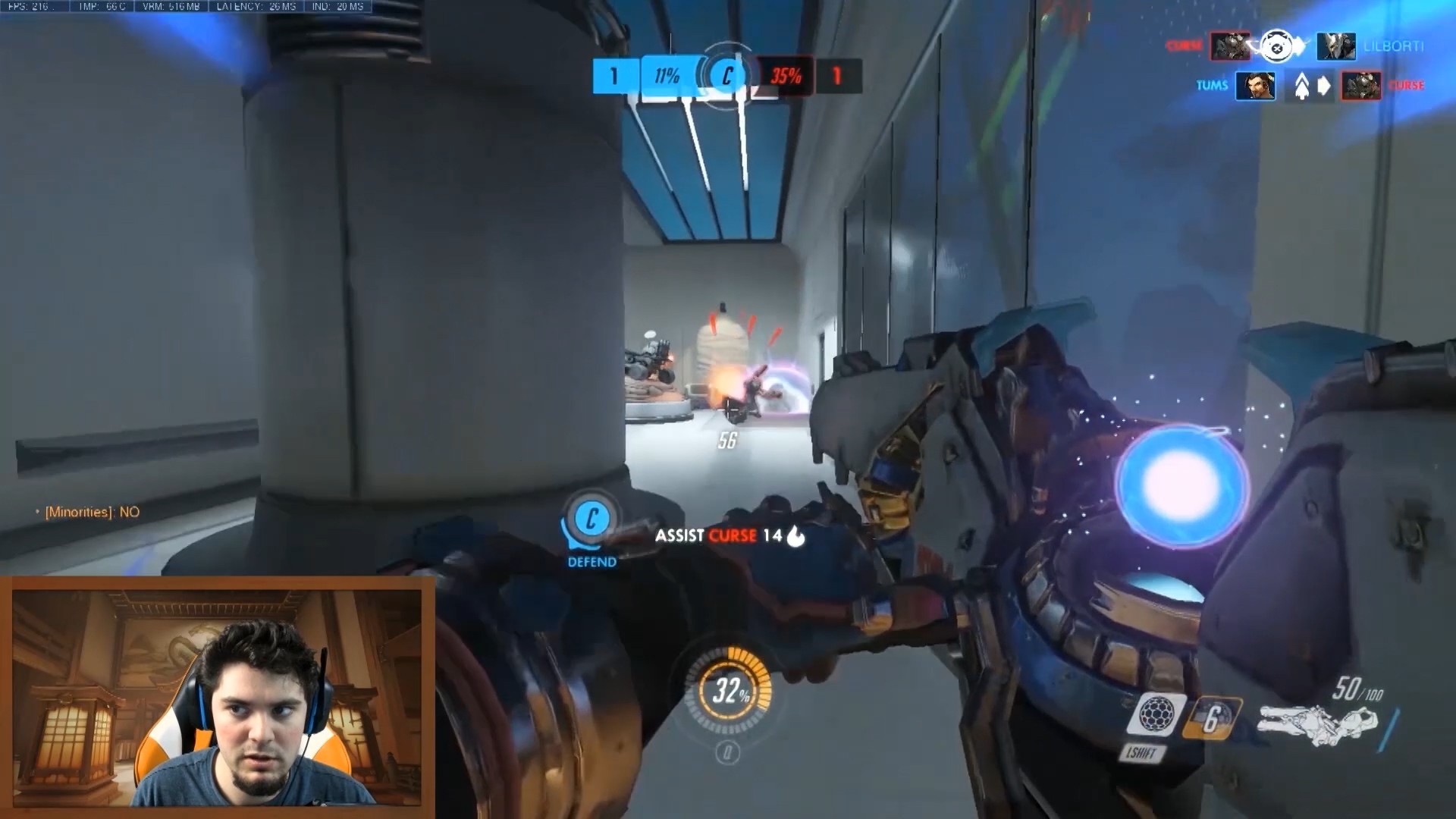
Task: Click the control point C icon in the top bar
Action: pos(726,75)
